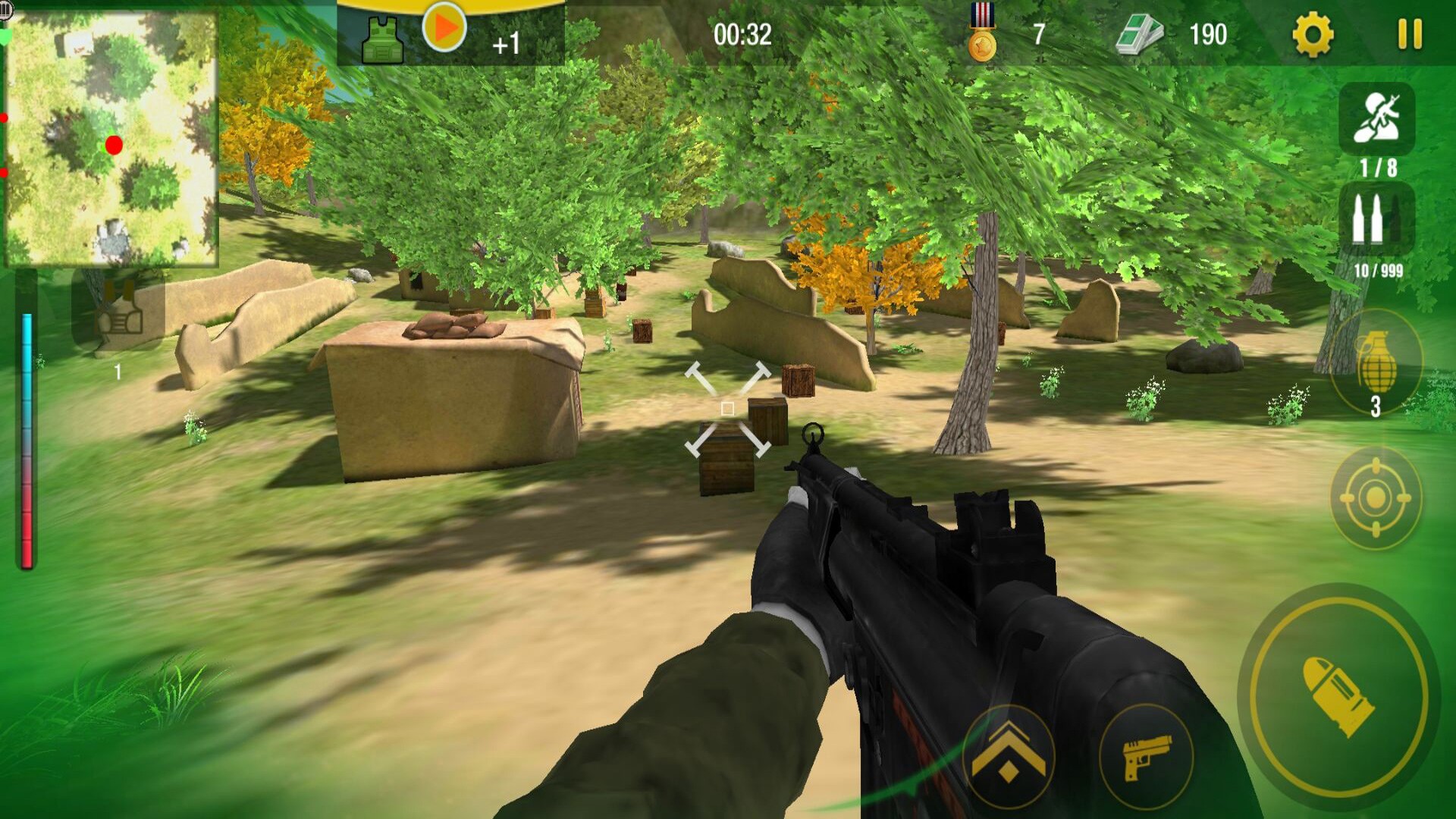Throw a grenade
The height and width of the screenshot is (819, 1456).
[x=1376, y=362]
